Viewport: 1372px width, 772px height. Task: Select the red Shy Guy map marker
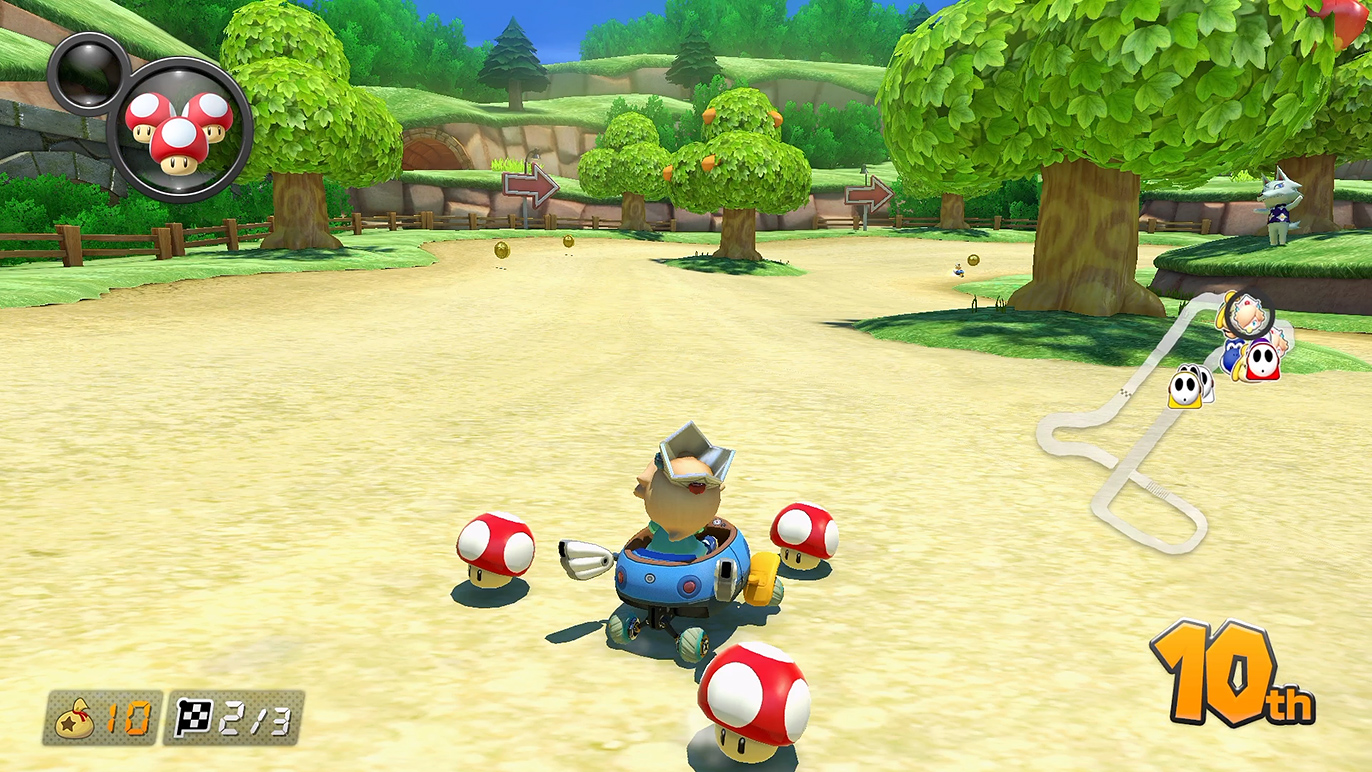pos(1264,360)
